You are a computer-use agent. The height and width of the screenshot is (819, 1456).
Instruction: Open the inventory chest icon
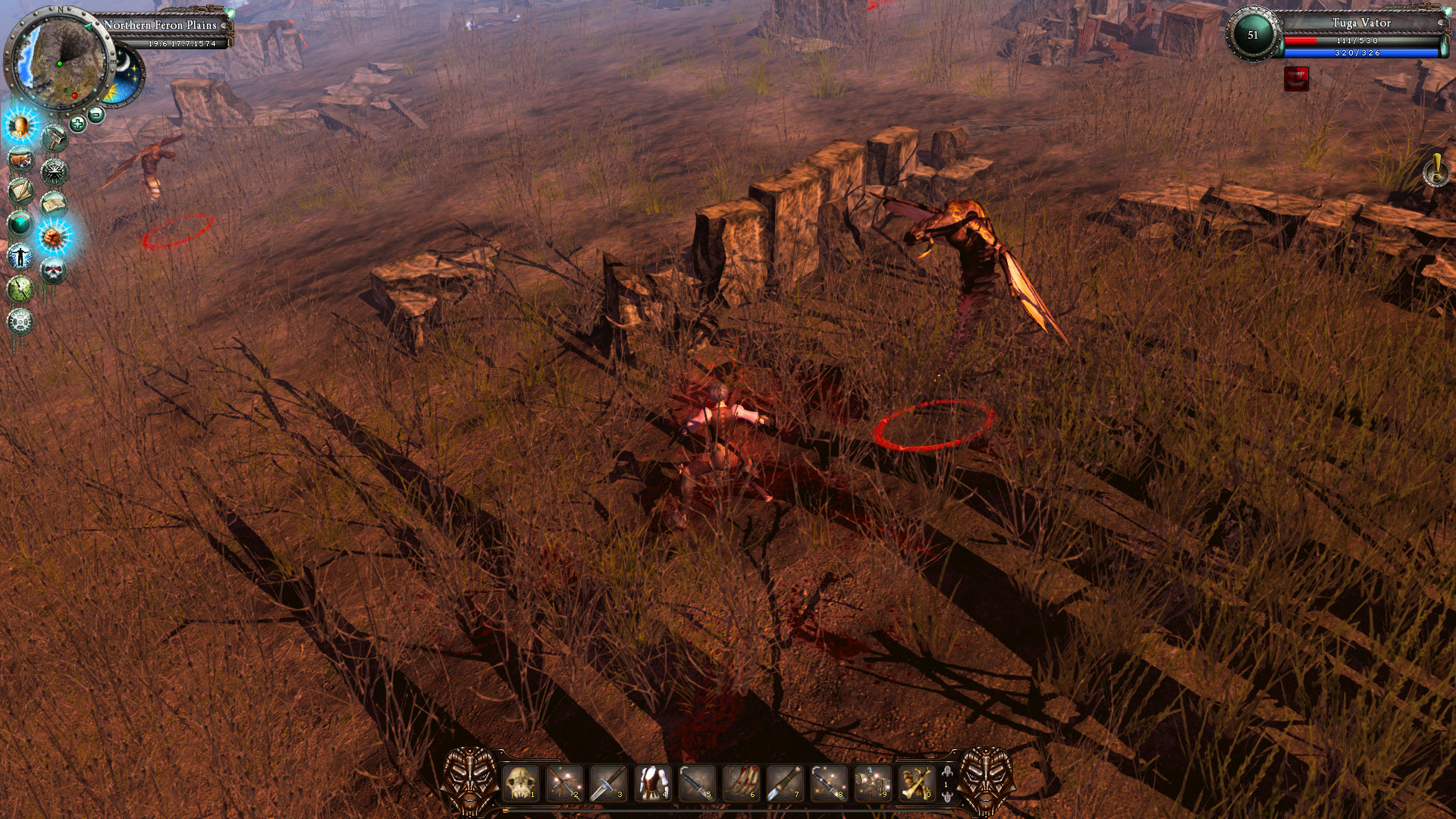coord(20,159)
